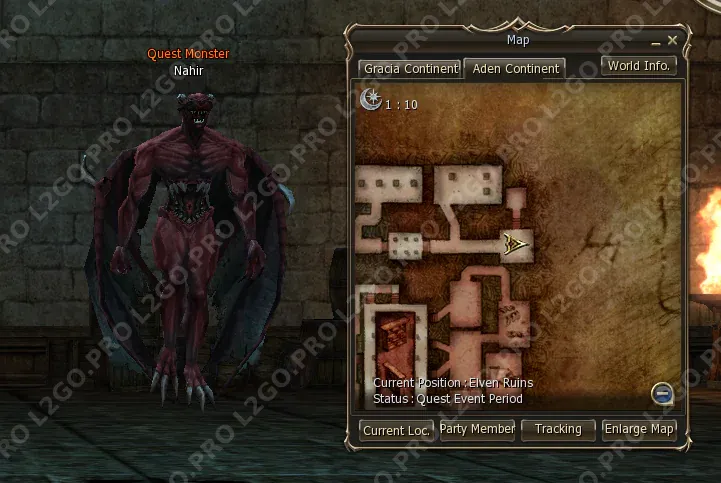
Task: Switch to the Gracia Continent tab
Action: 410,69
